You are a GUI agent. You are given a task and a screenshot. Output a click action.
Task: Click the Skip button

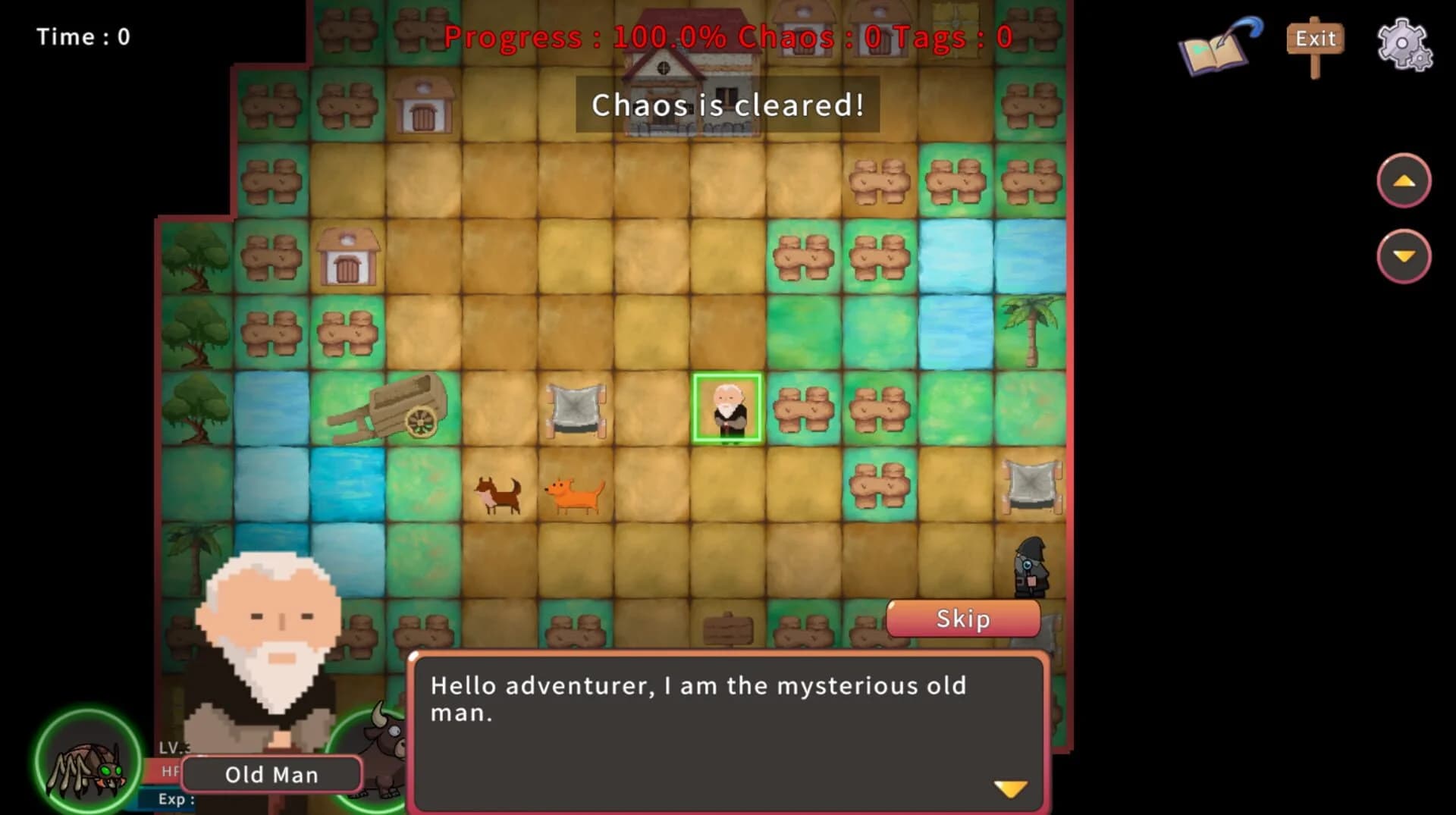(x=962, y=618)
